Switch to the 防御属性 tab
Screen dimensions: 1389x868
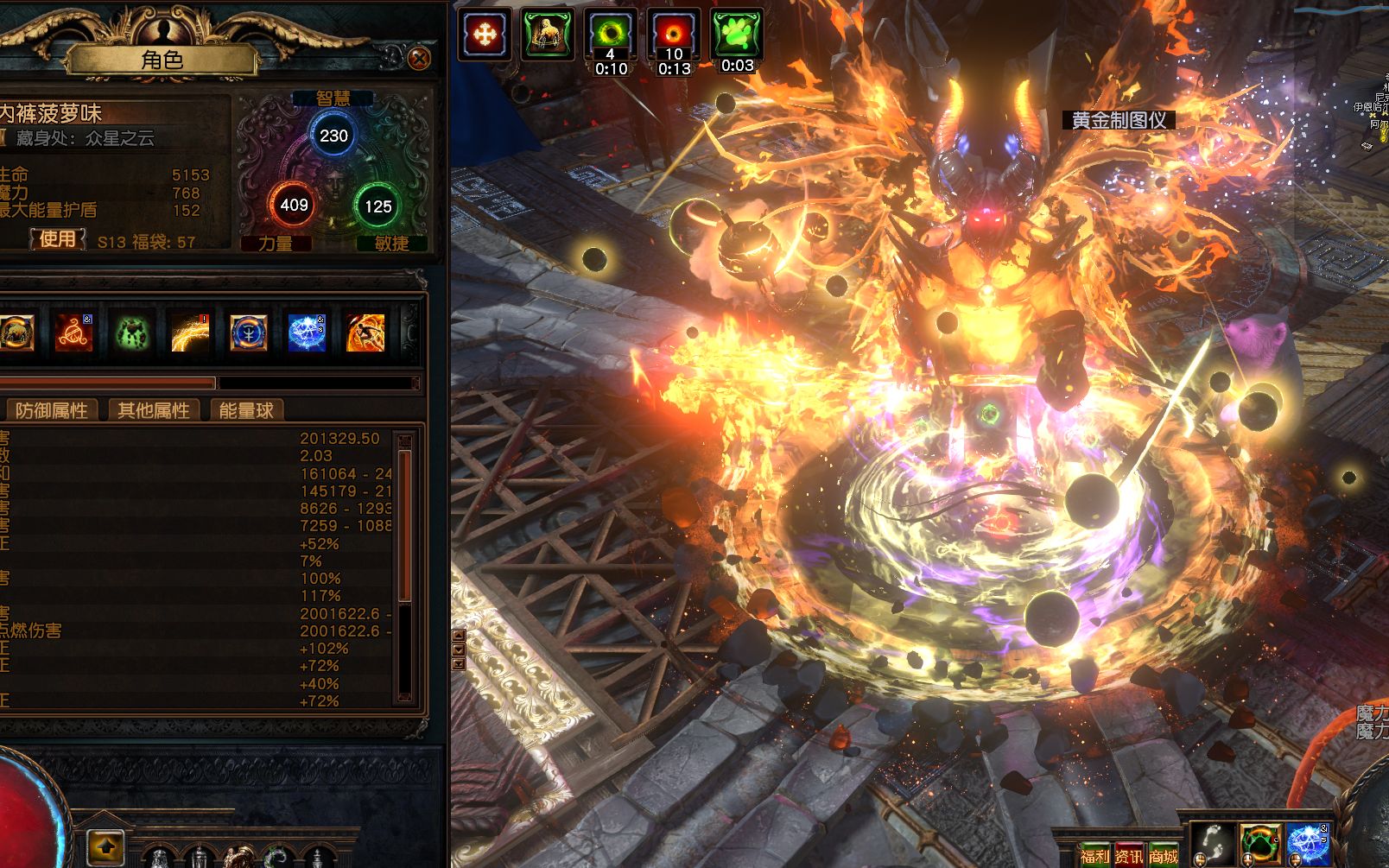tap(52, 410)
